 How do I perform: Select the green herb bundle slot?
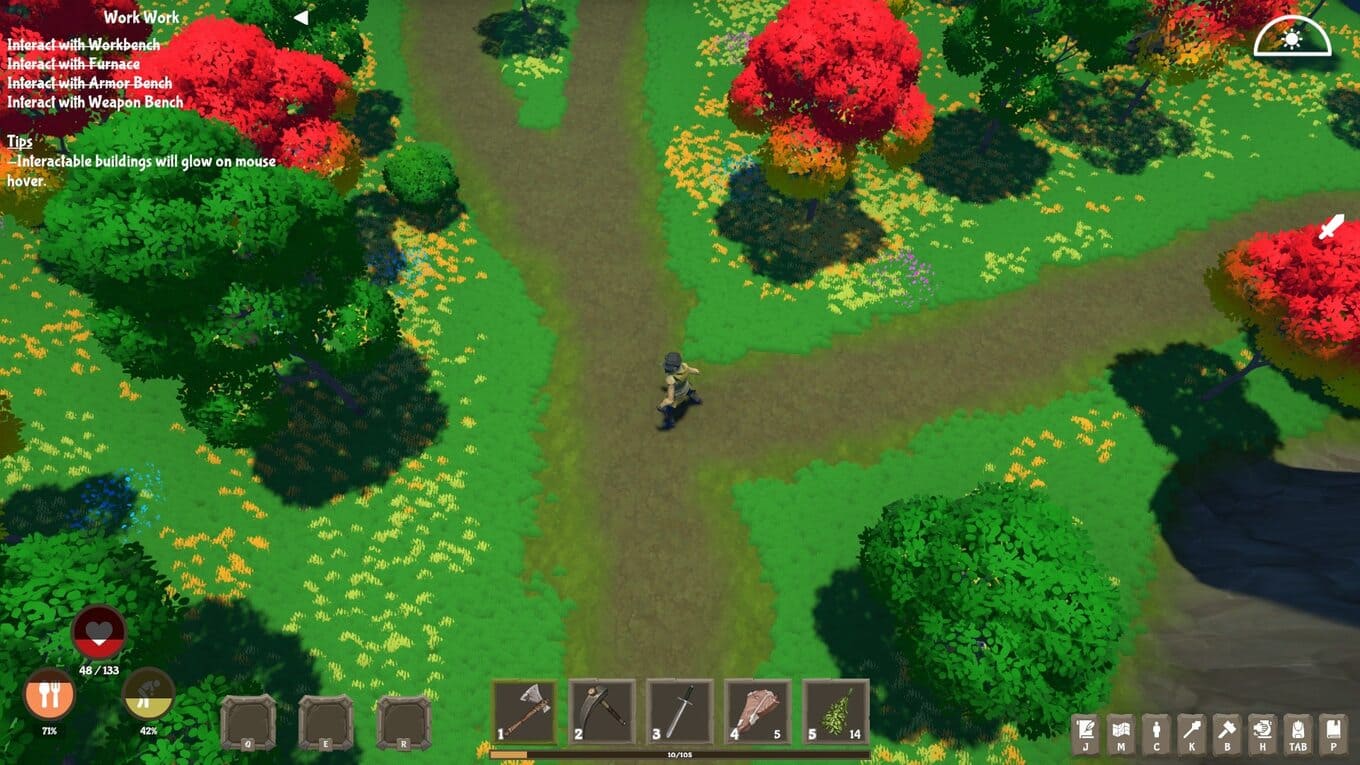[x=836, y=711]
